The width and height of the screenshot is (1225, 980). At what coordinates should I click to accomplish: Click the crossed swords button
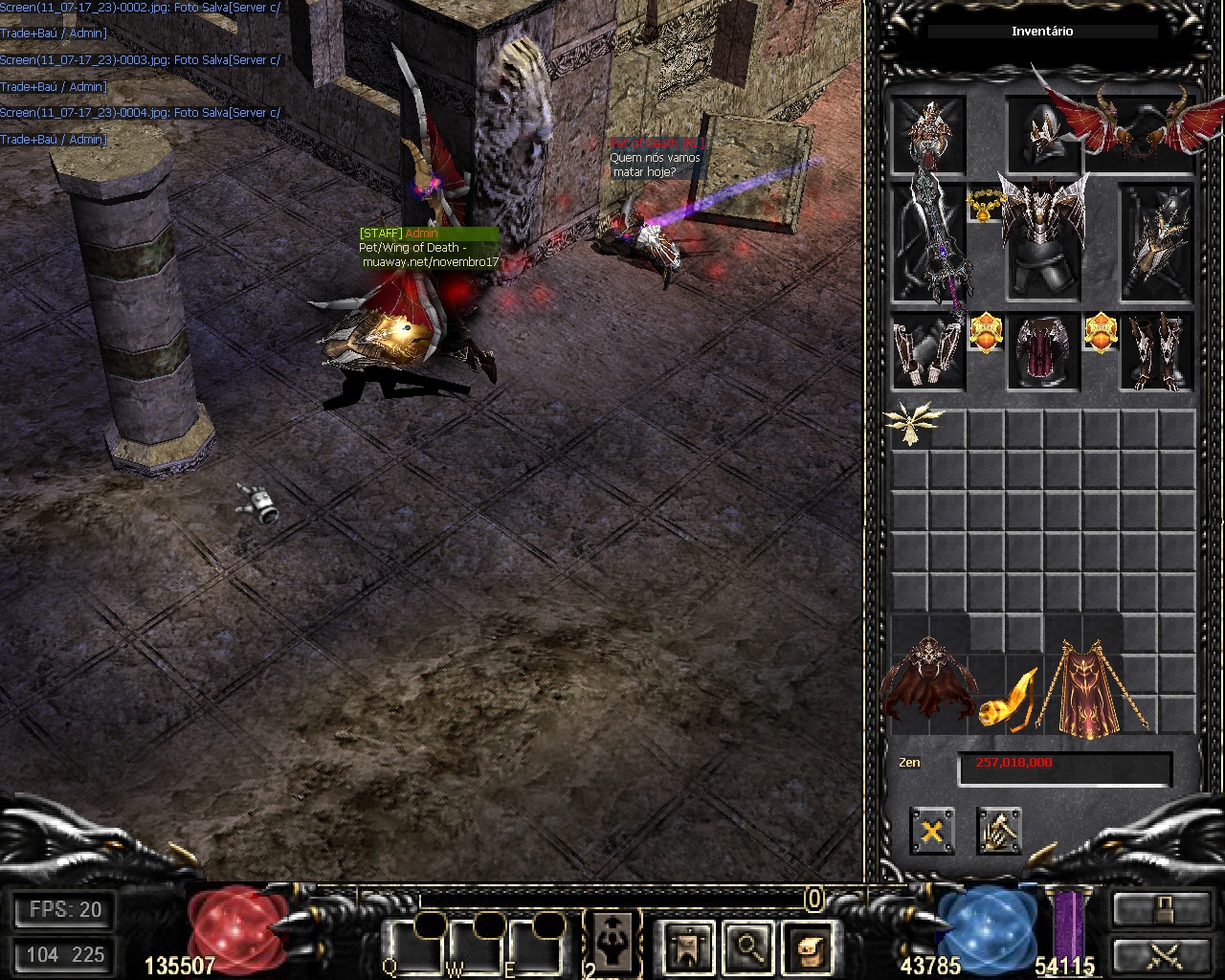[x=1160, y=953]
